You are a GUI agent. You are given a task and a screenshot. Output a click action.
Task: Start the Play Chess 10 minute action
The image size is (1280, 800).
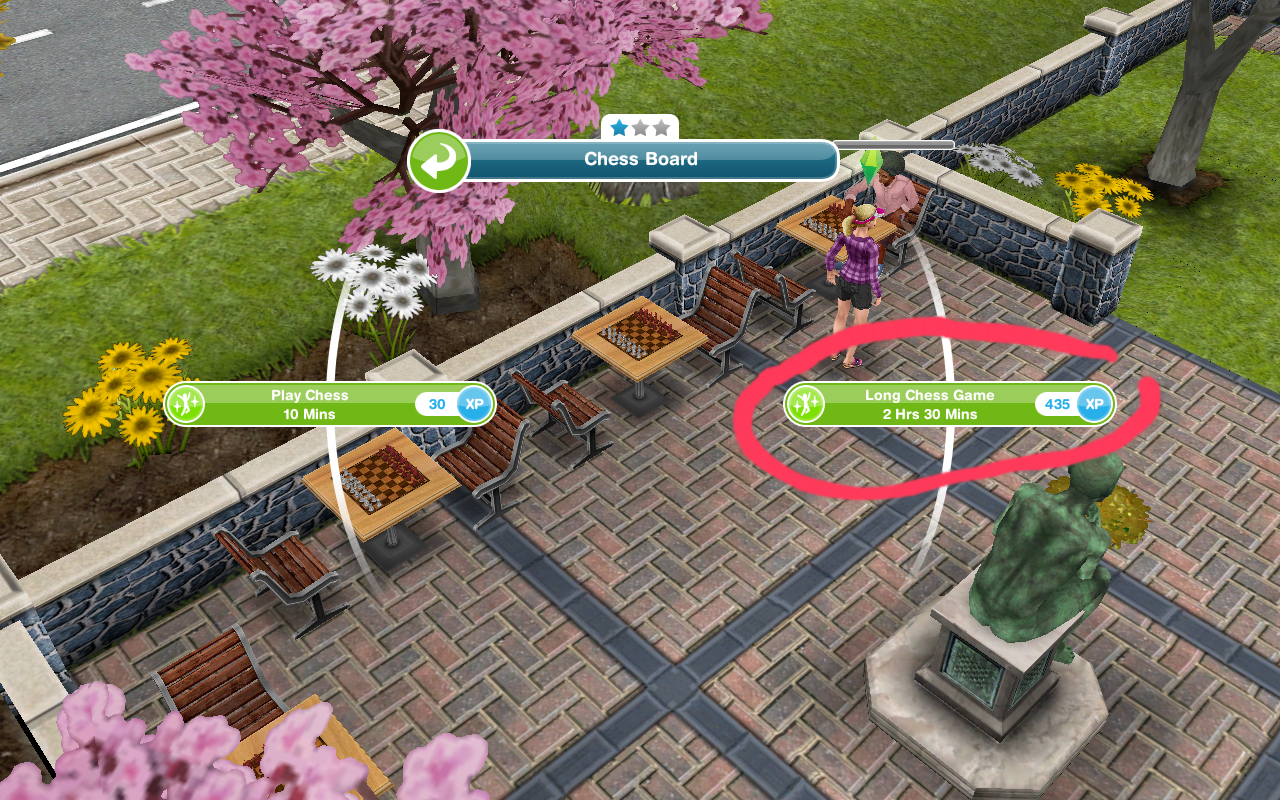[x=320, y=404]
